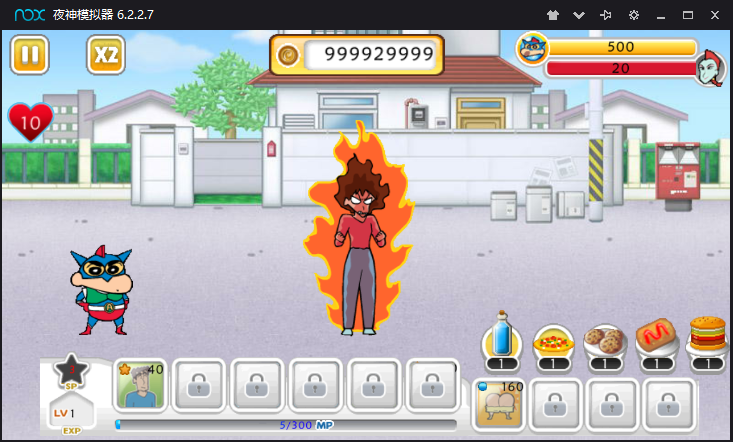Image resolution: width=733 pixels, height=442 pixels.
Task: Summon the grey-haired ally costing 40
Action: coord(141,385)
